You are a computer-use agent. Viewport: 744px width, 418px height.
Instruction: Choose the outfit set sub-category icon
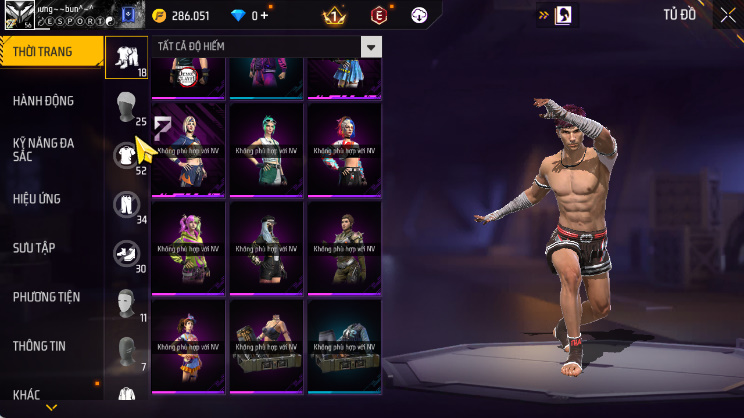(126, 56)
